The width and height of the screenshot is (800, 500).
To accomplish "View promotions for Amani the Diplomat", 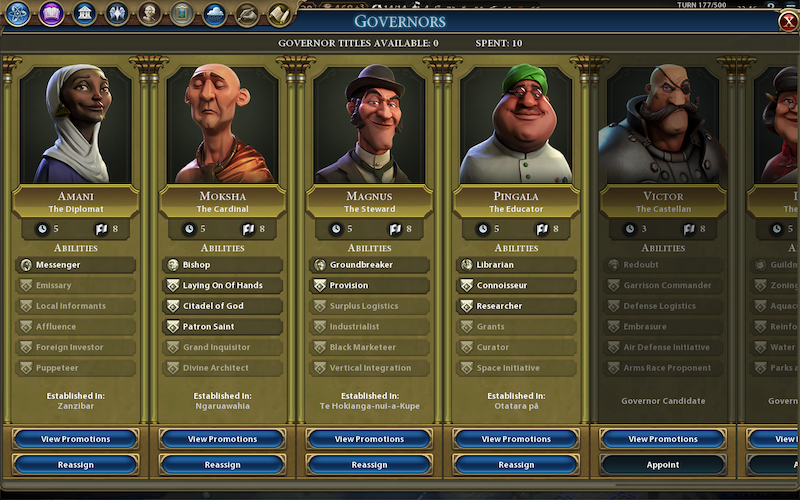I will coord(75,439).
